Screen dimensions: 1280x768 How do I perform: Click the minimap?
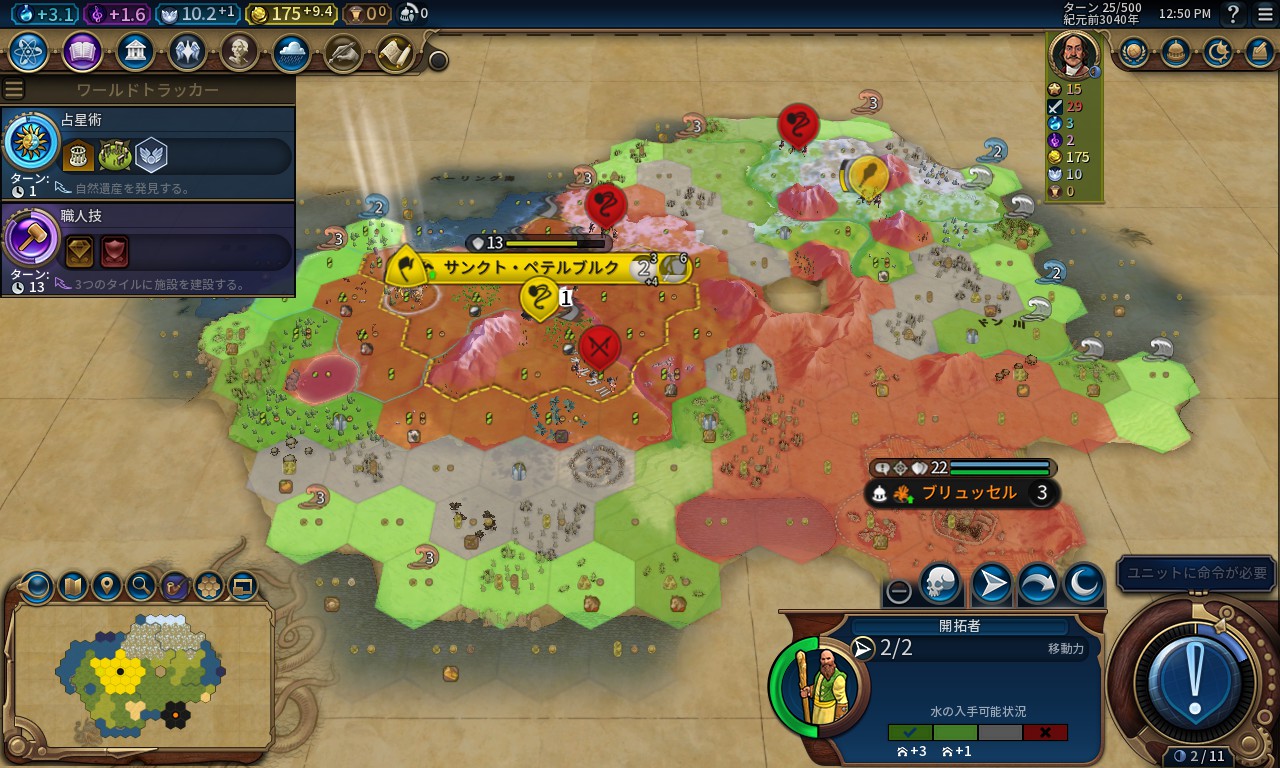click(x=140, y=675)
